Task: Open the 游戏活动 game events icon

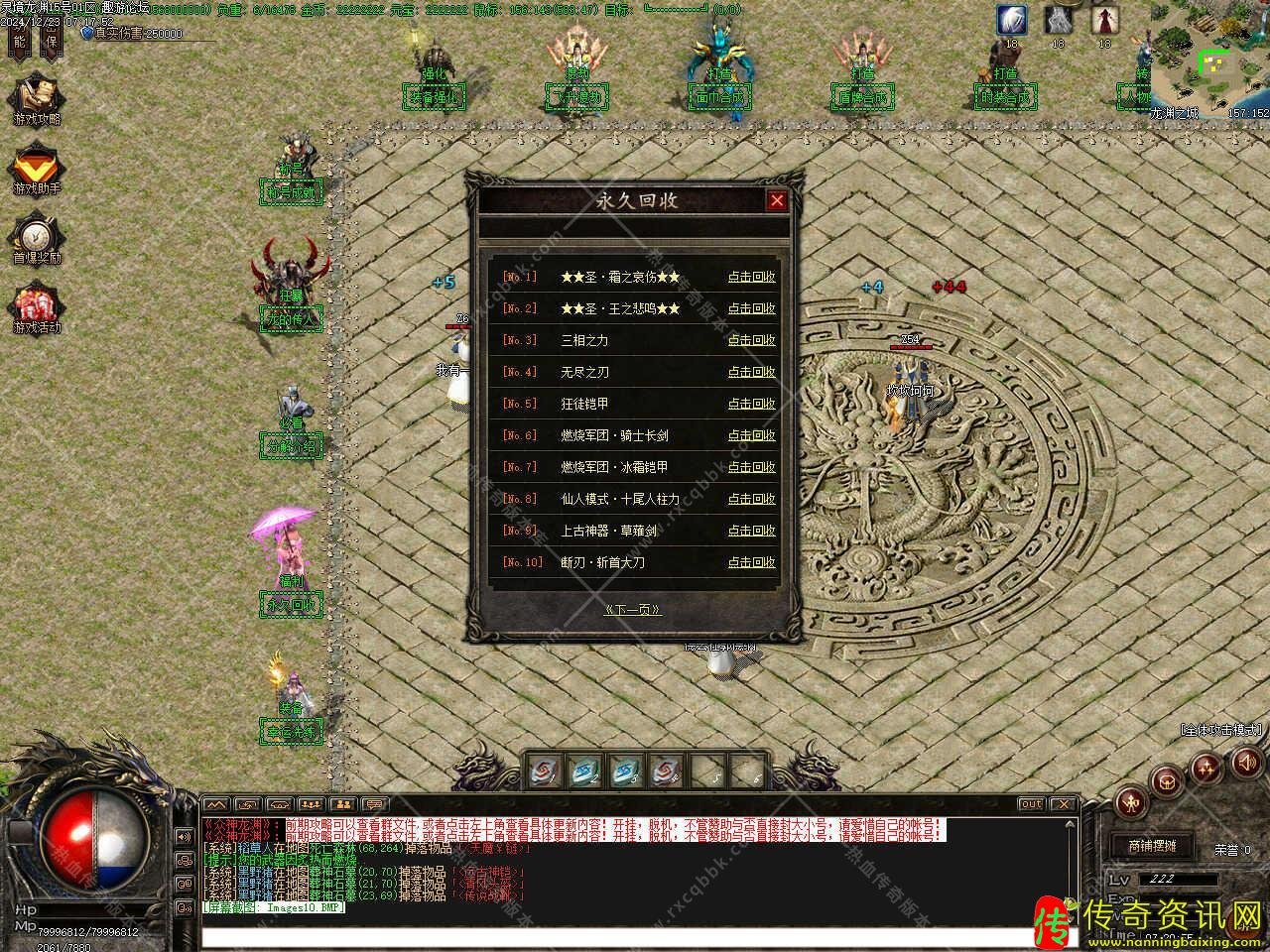Action: pos(37,308)
